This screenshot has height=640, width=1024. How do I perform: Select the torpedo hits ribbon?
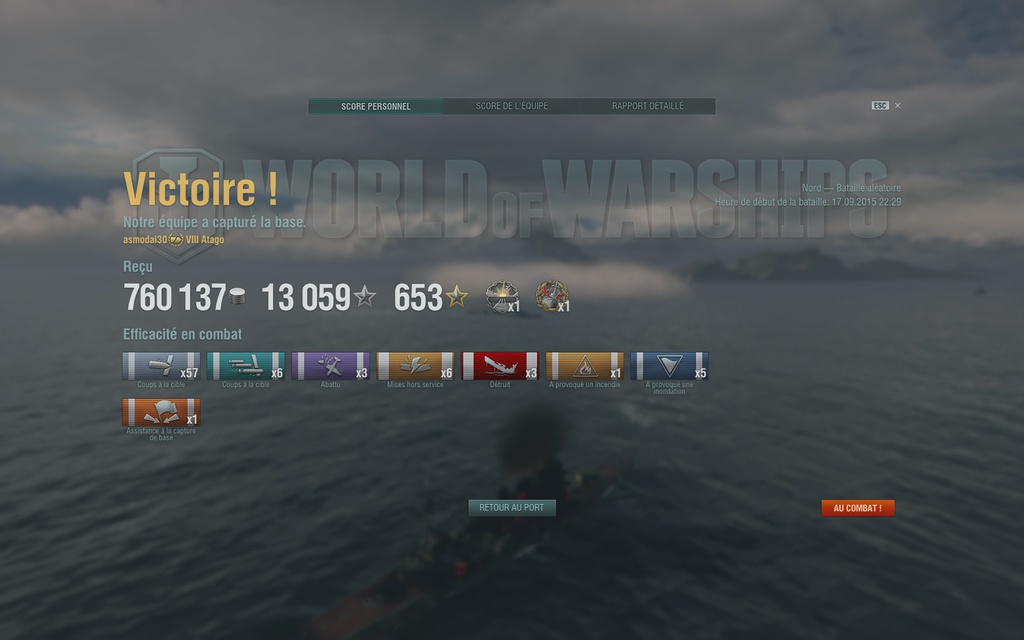(246, 366)
